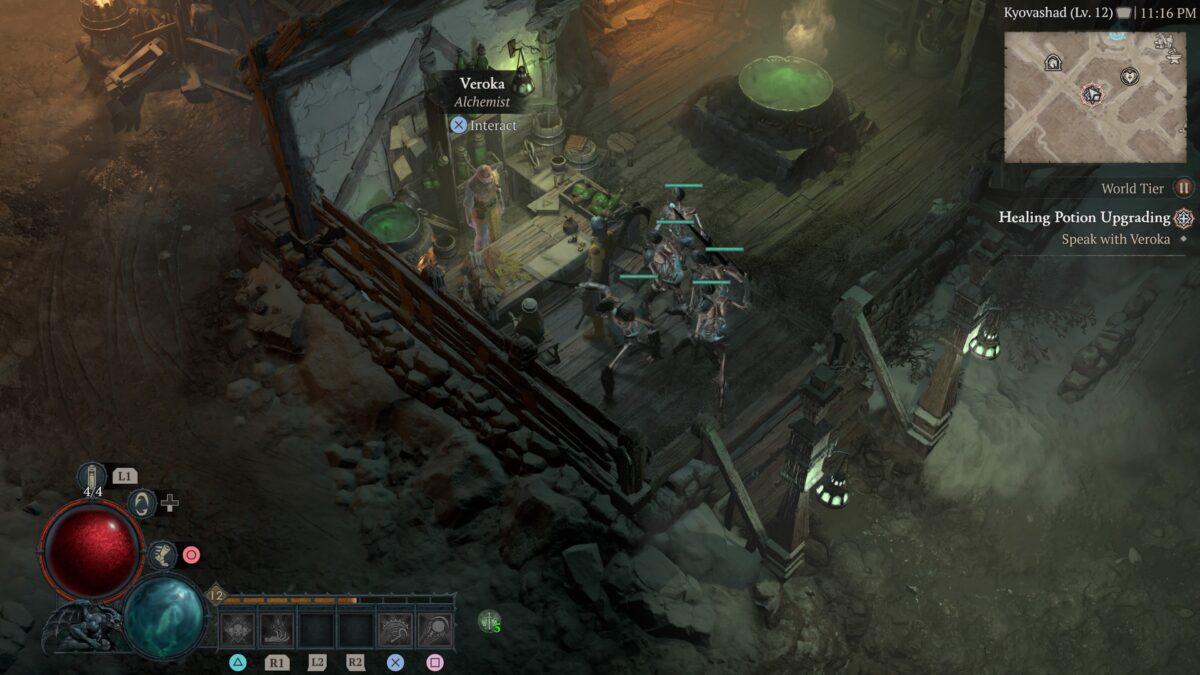This screenshot has width=1200, height=675.
Task: Trigger the evade boot icon
Action: [x=162, y=554]
